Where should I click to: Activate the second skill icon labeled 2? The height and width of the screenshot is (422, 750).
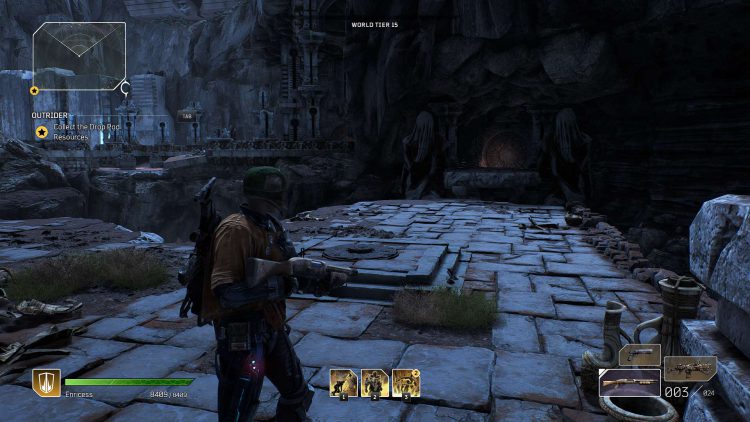click(375, 382)
